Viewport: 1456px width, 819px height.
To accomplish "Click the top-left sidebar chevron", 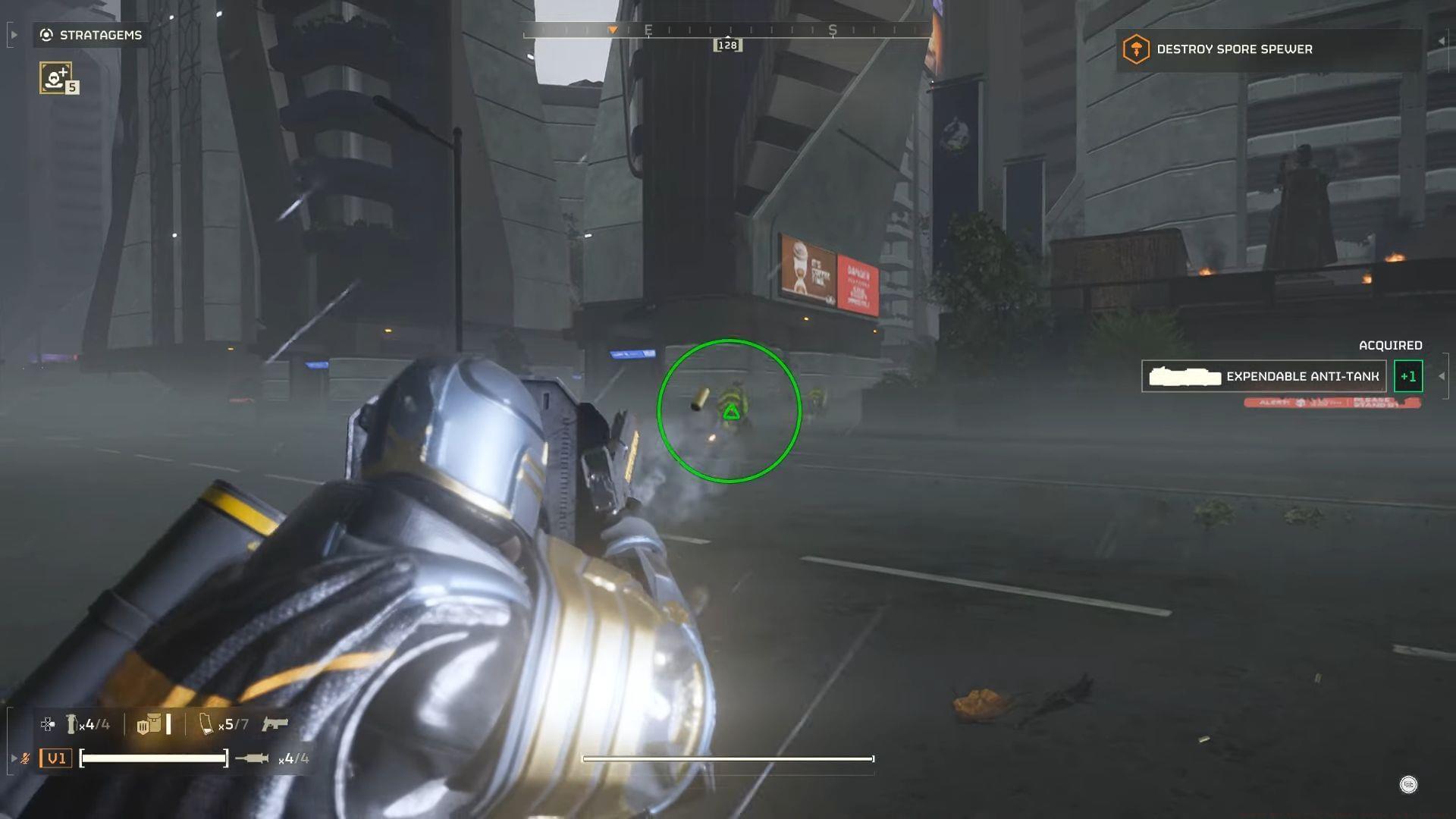I will [x=13, y=35].
